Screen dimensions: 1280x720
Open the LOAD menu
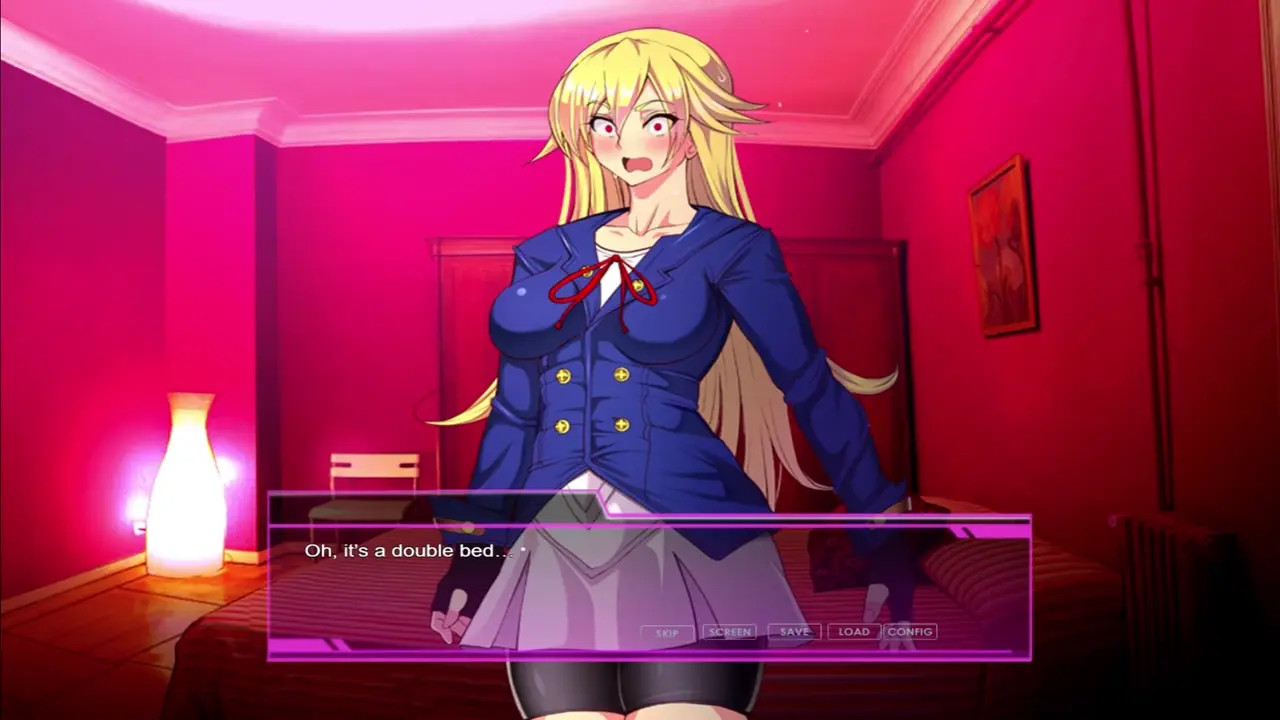pyautogui.click(x=854, y=632)
